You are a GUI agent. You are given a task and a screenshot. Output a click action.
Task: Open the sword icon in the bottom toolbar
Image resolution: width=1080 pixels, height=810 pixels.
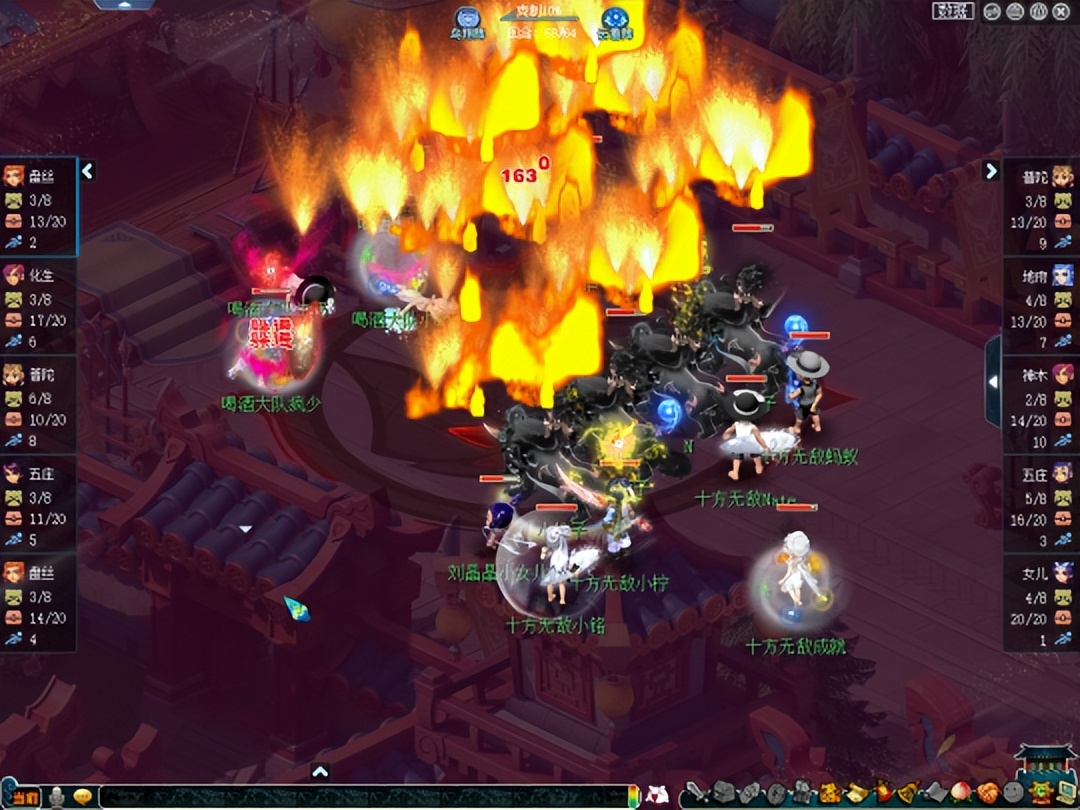tap(695, 792)
